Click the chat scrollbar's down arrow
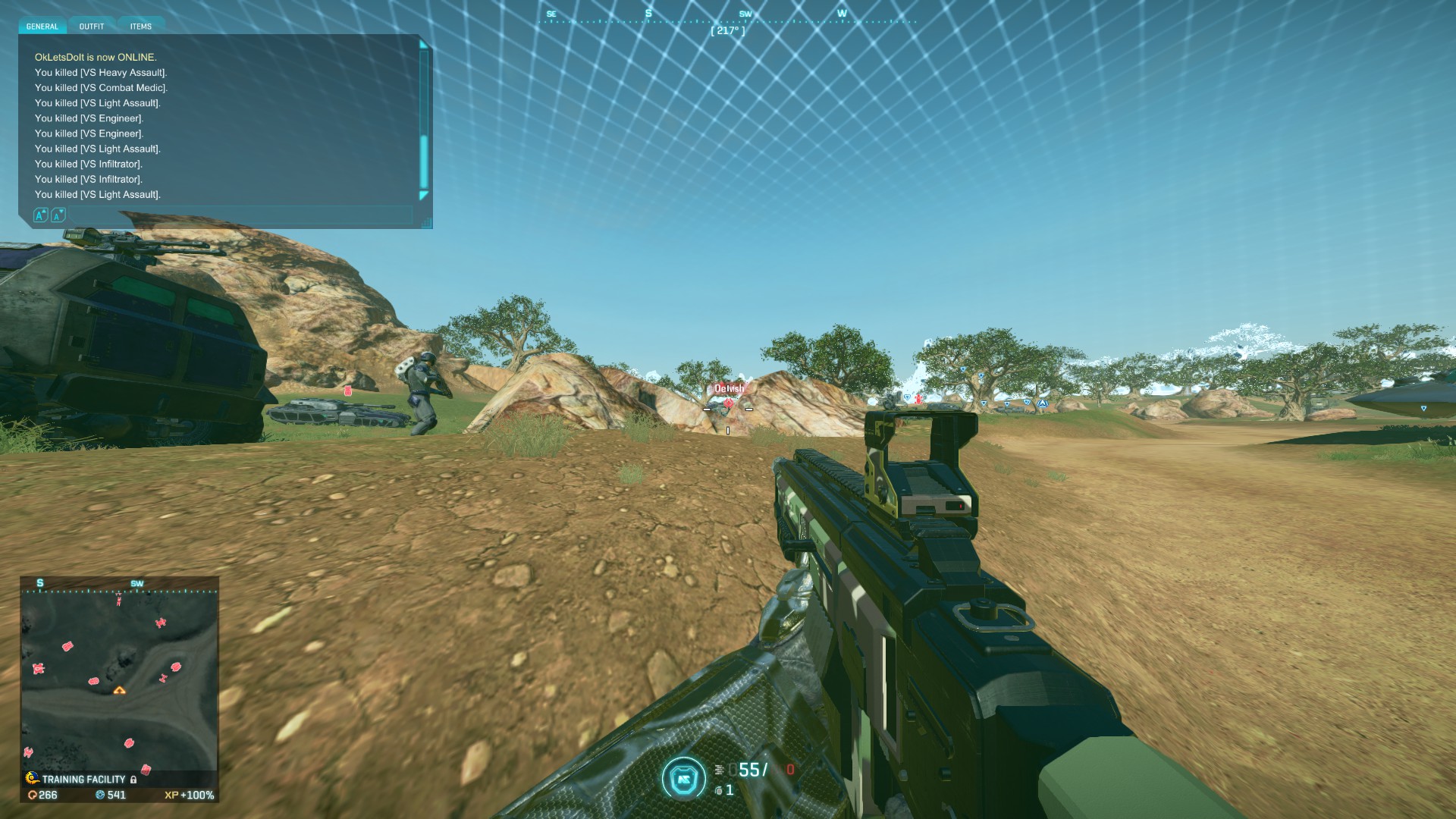Screen dimensions: 1456x819 click(424, 196)
